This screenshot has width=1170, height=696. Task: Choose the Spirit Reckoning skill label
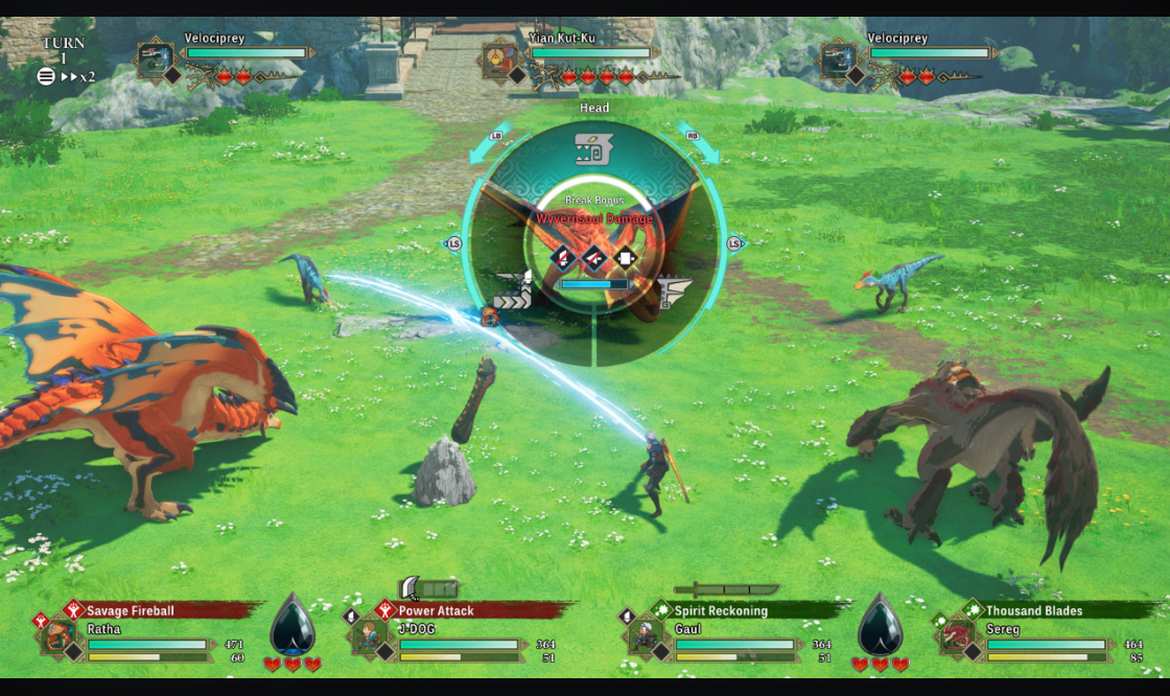(720, 610)
